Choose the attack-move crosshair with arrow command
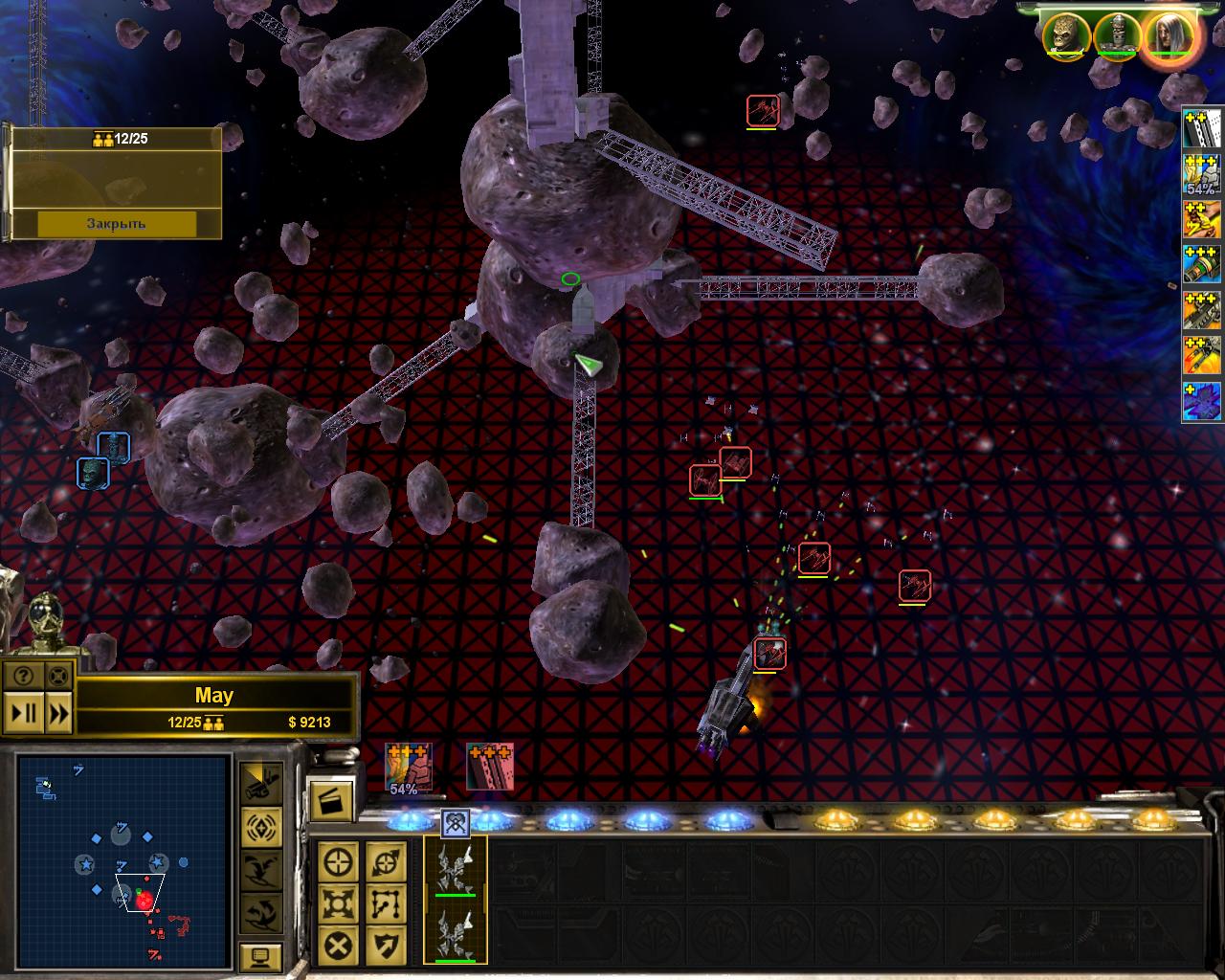1225x980 pixels. coord(385,862)
